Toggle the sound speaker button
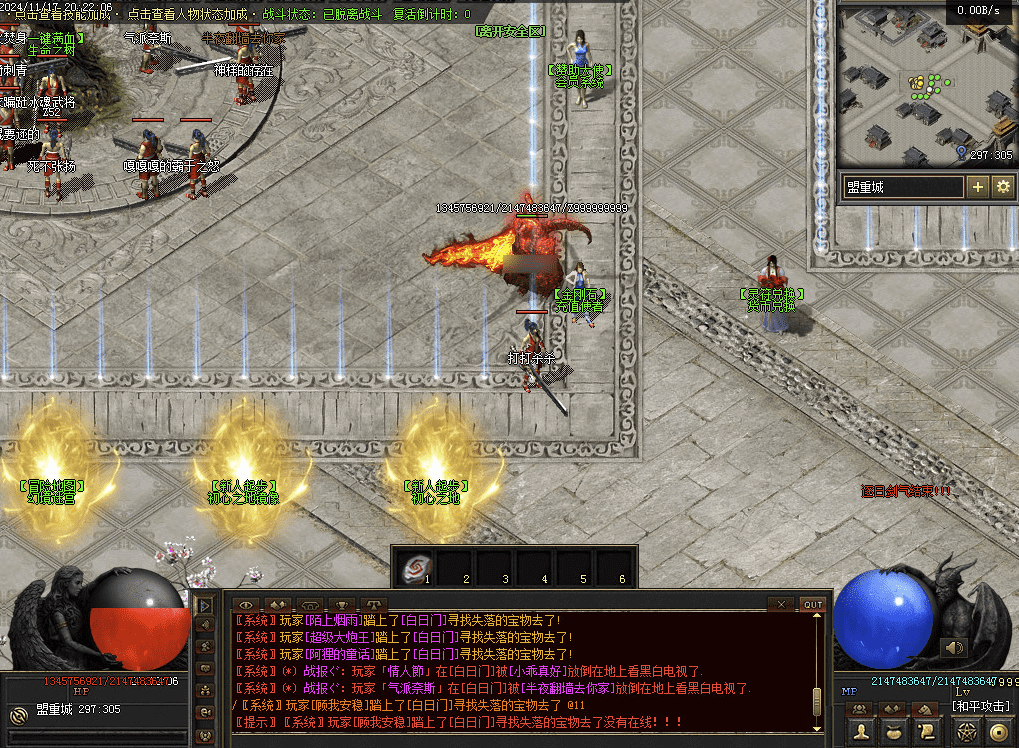1019x748 pixels. coord(954,648)
